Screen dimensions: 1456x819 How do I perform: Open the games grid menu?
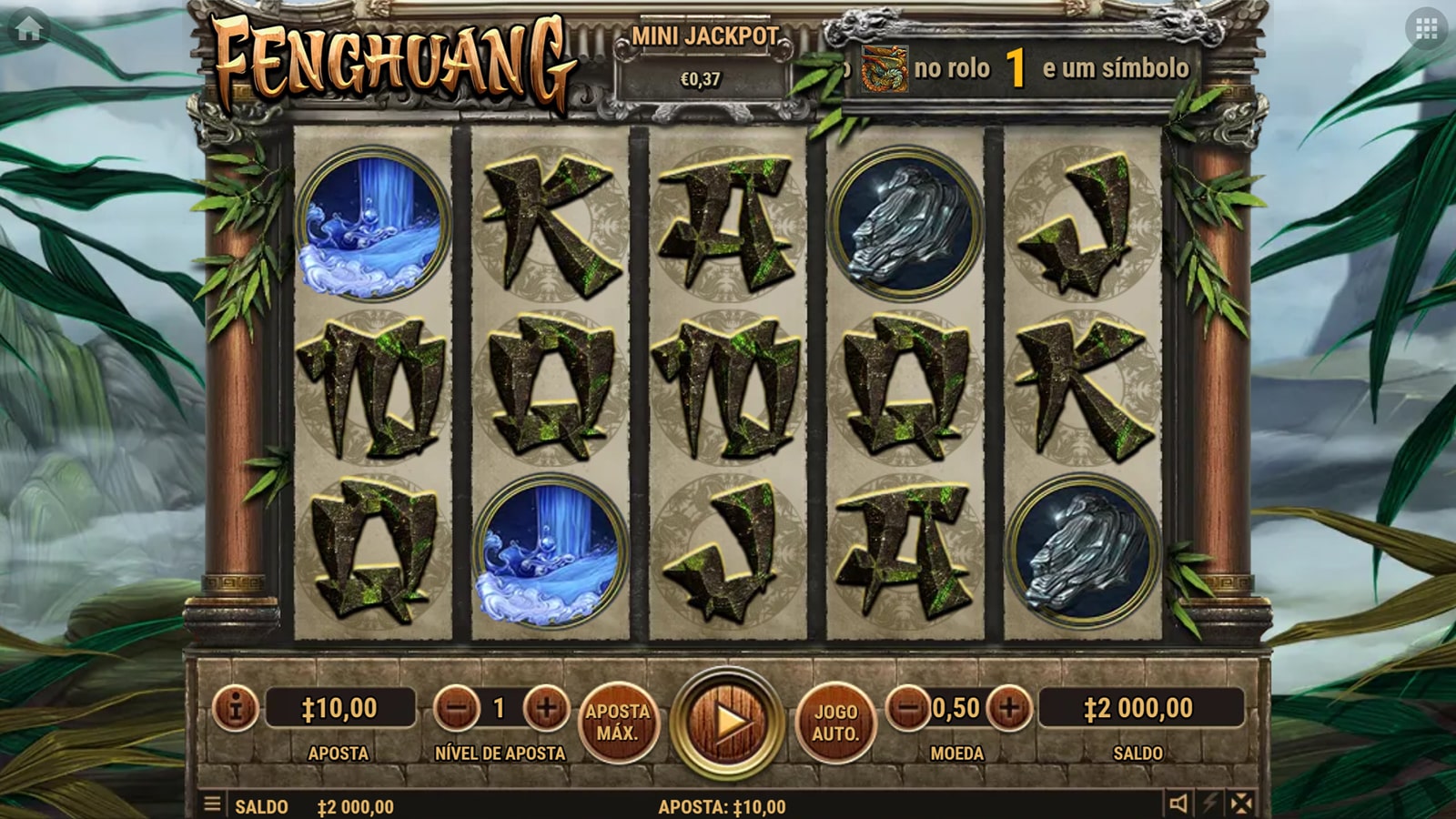coord(1426,29)
